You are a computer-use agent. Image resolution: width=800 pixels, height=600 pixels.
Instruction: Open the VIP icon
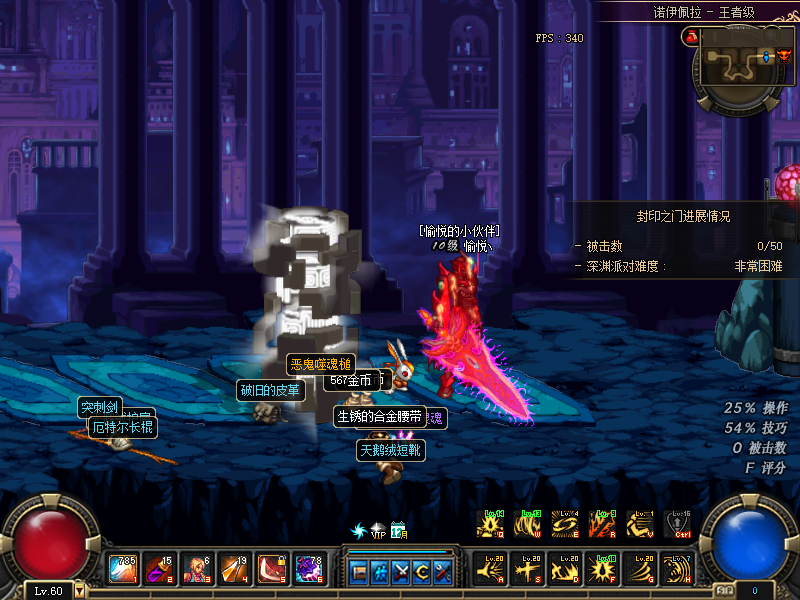coord(378,529)
